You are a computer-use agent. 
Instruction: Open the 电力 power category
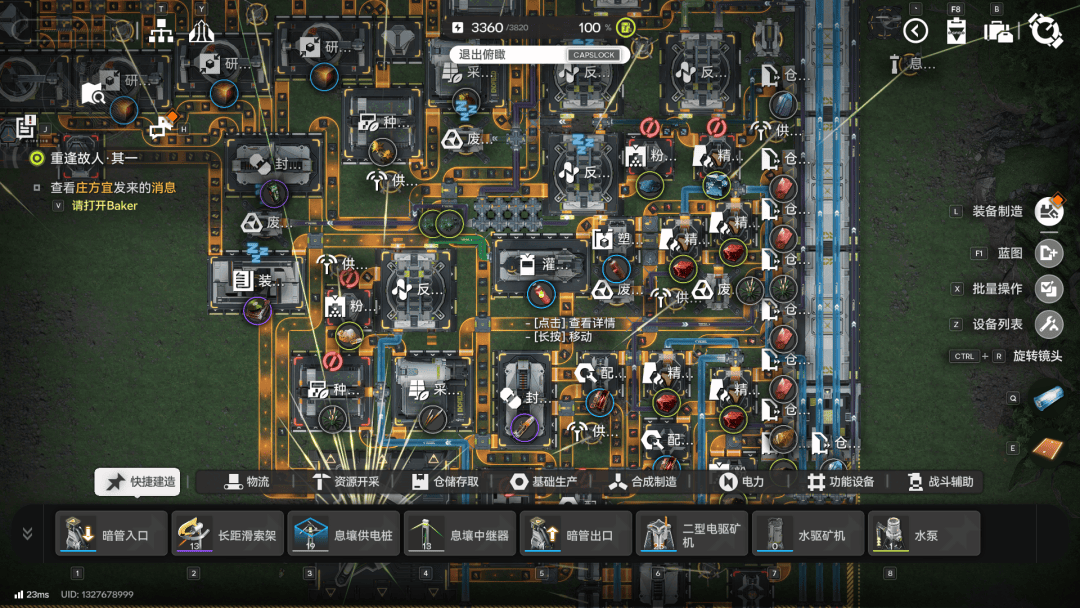tap(741, 482)
